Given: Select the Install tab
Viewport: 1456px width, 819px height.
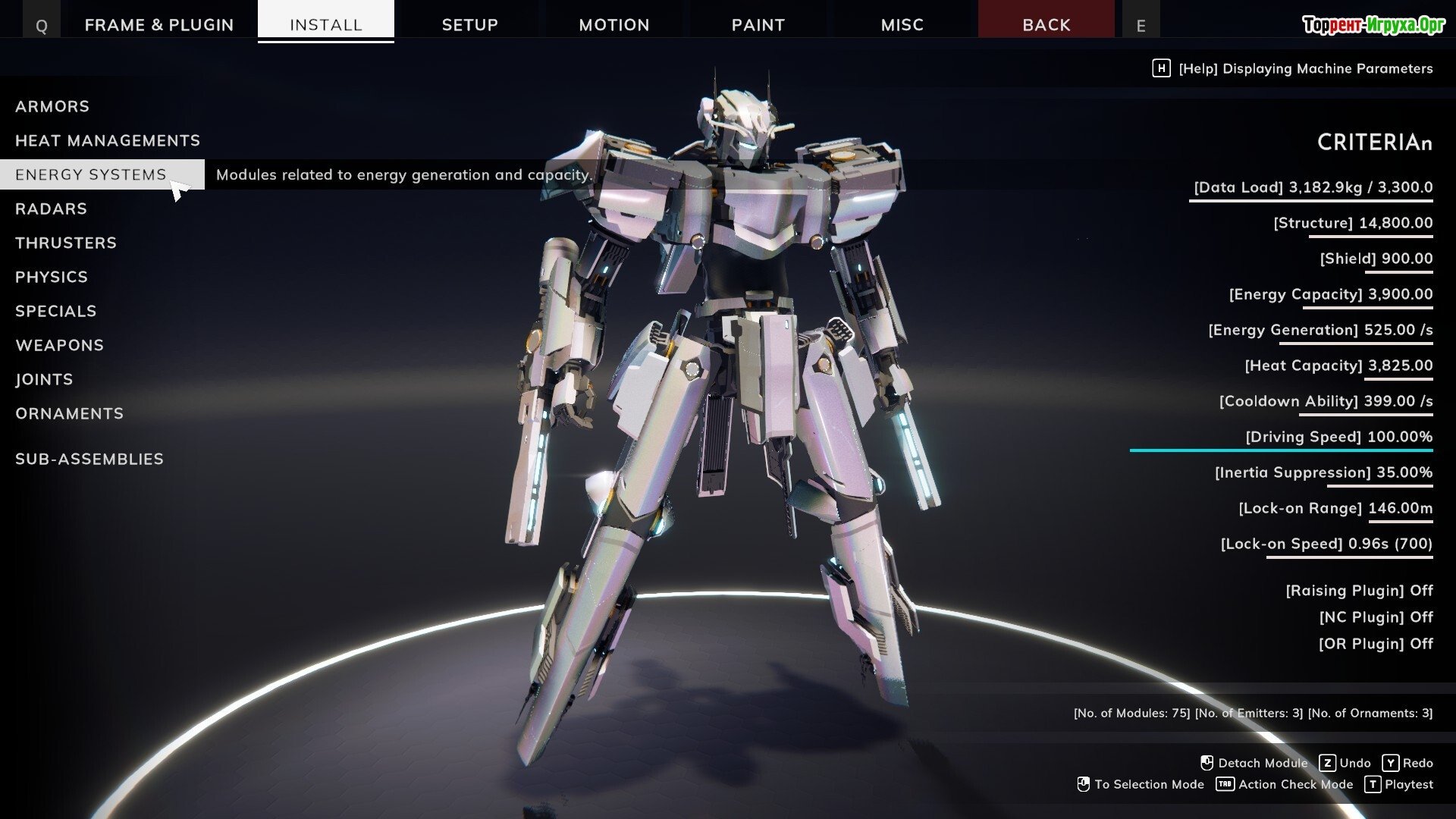Looking at the screenshot, I should [325, 24].
